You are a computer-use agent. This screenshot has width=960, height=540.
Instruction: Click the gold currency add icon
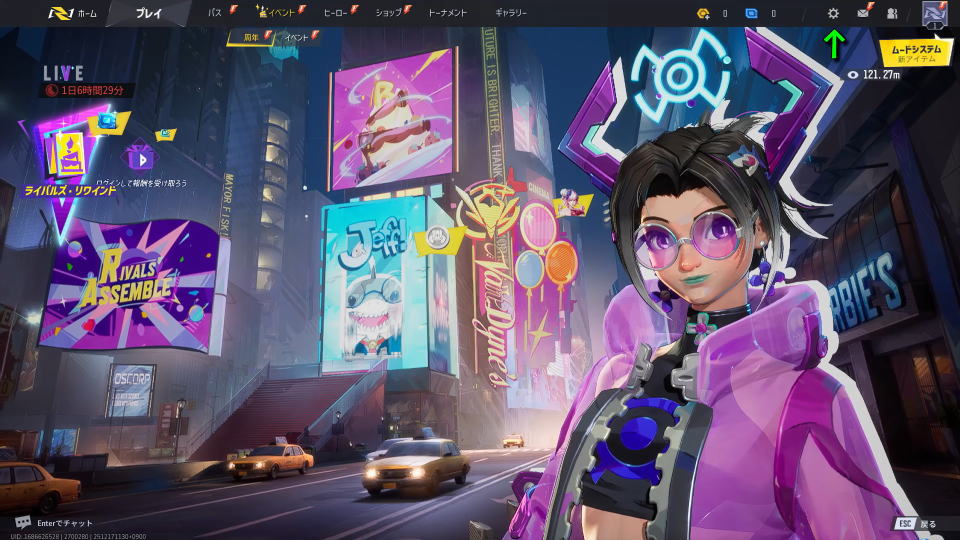704,13
